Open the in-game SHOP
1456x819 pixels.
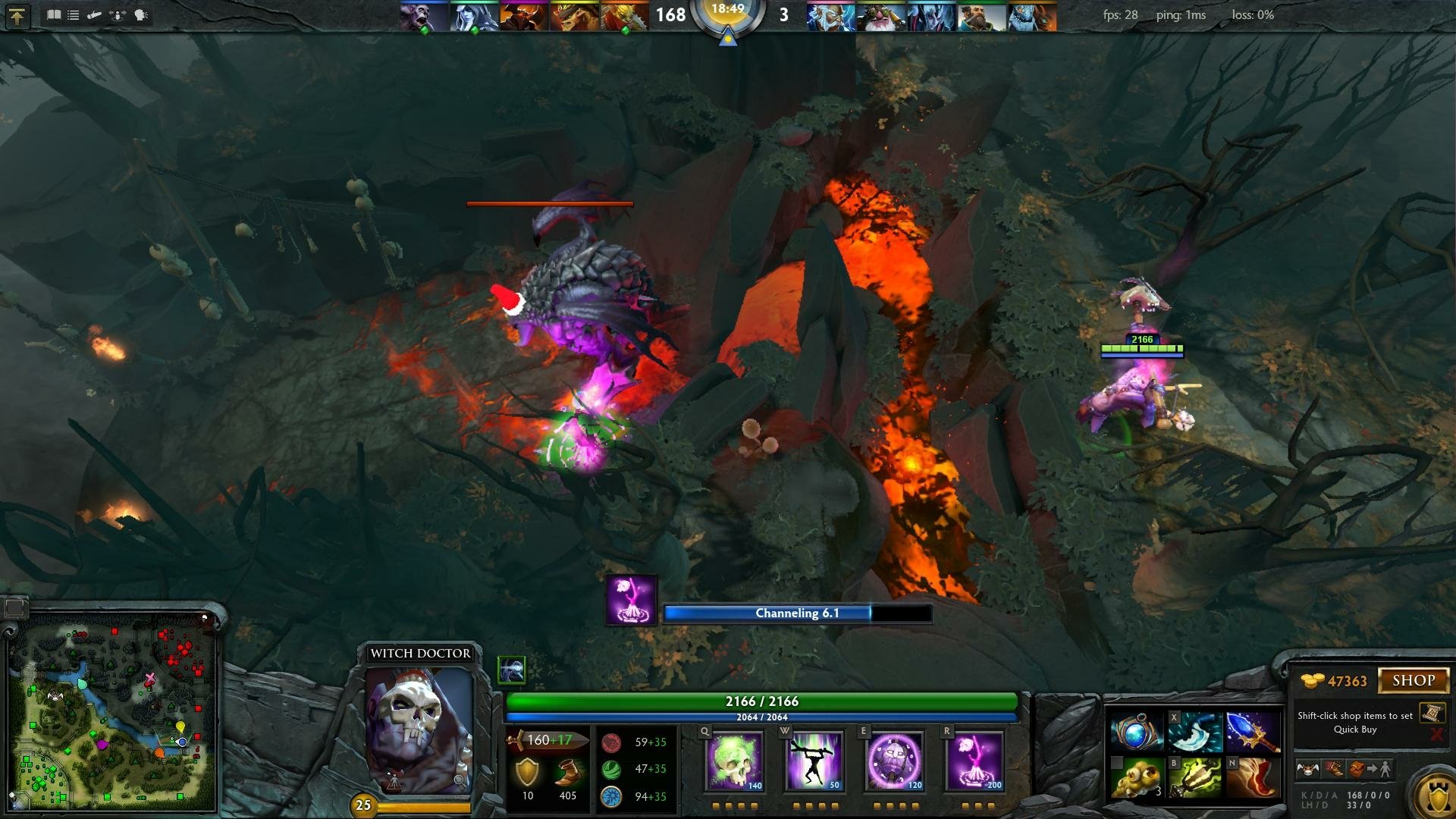click(1415, 679)
